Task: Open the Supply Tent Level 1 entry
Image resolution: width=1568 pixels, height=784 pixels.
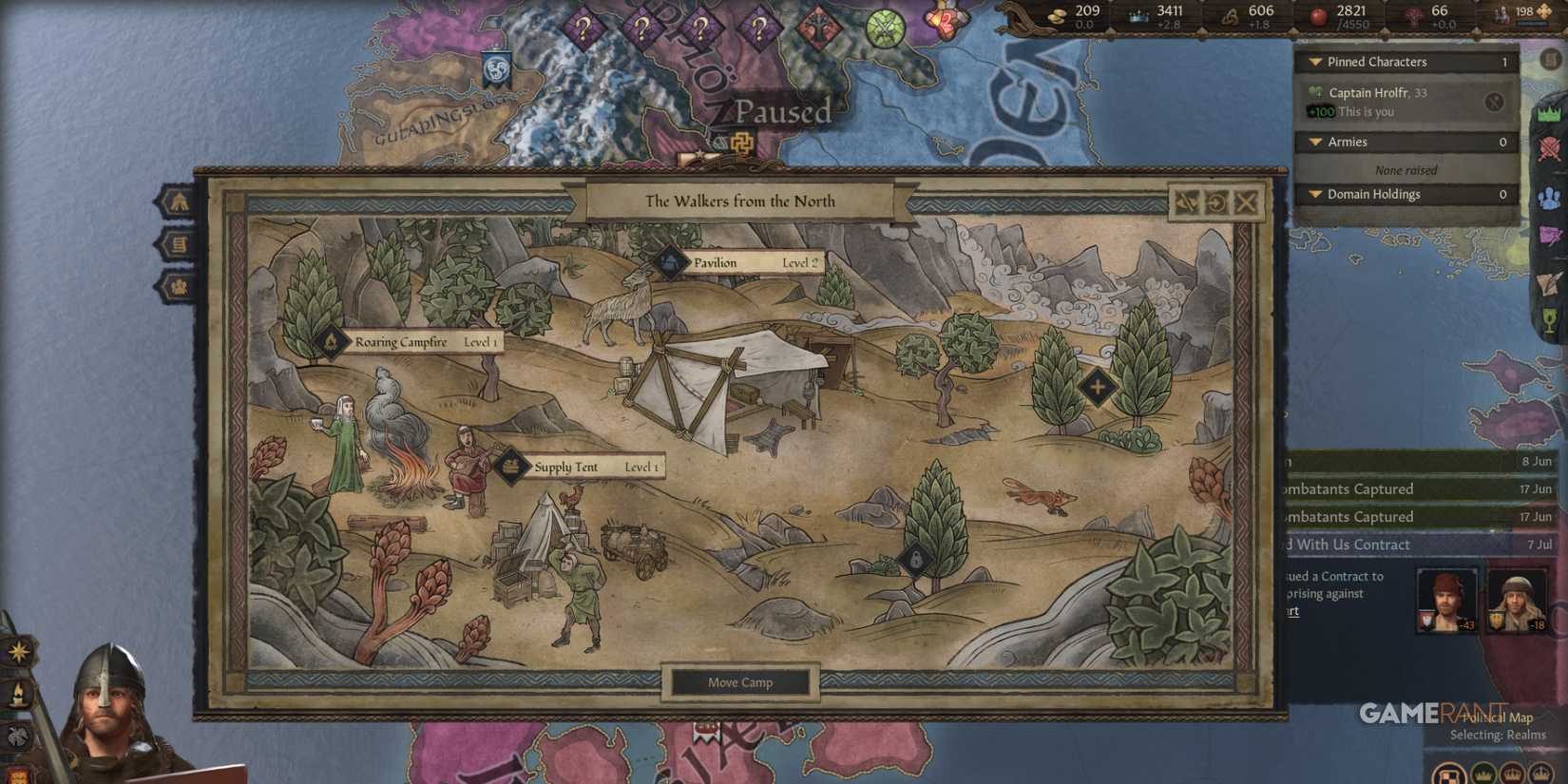Action: (583, 467)
